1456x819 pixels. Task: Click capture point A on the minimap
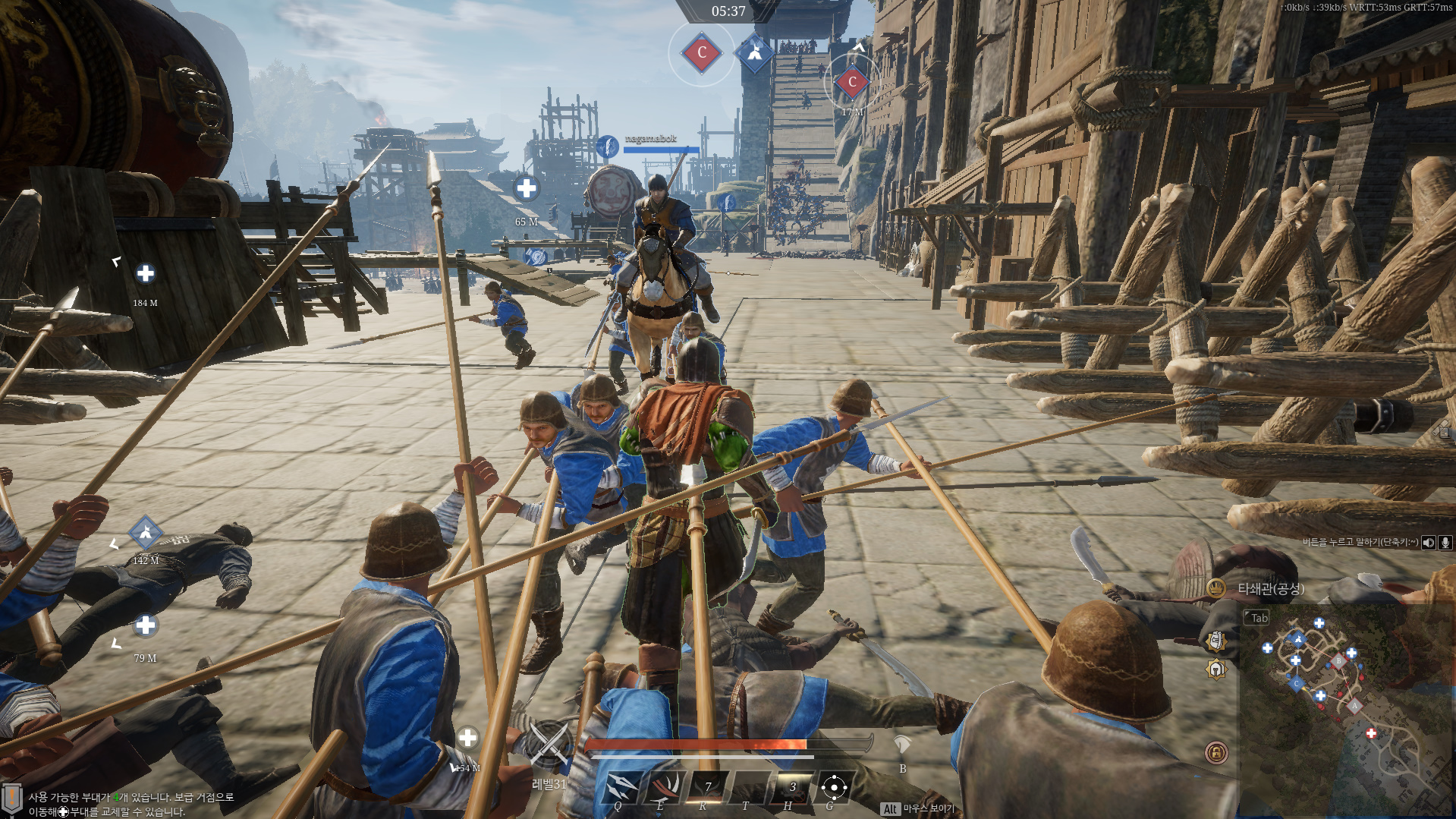tap(1354, 705)
